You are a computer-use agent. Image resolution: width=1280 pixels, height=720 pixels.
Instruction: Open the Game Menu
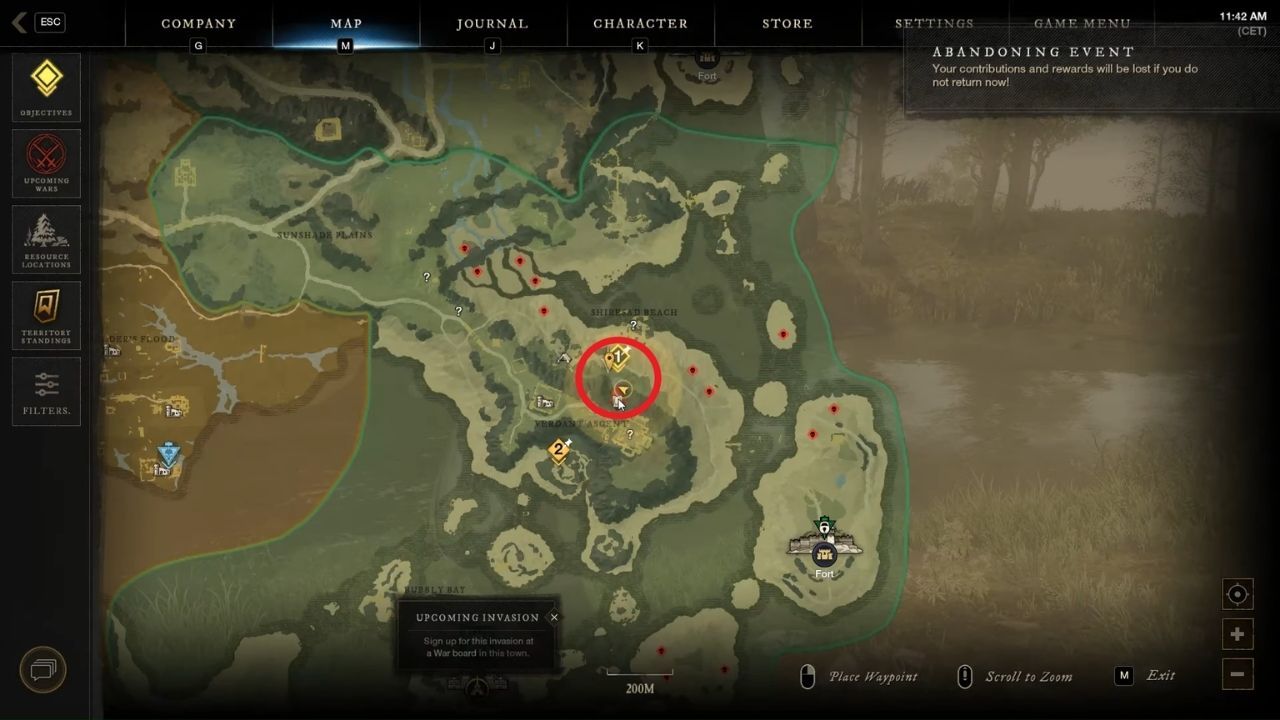[x=1082, y=23]
